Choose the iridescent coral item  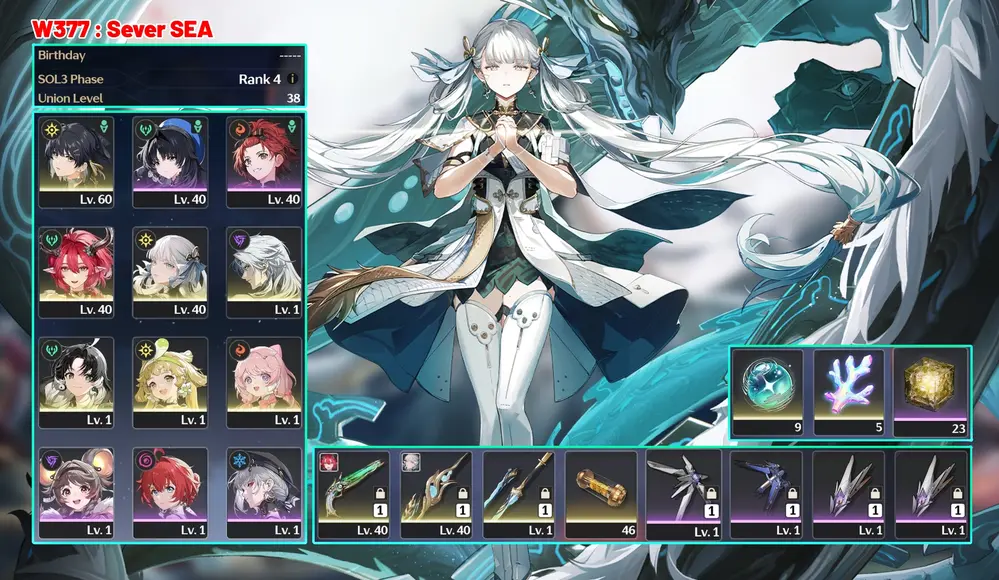850,387
